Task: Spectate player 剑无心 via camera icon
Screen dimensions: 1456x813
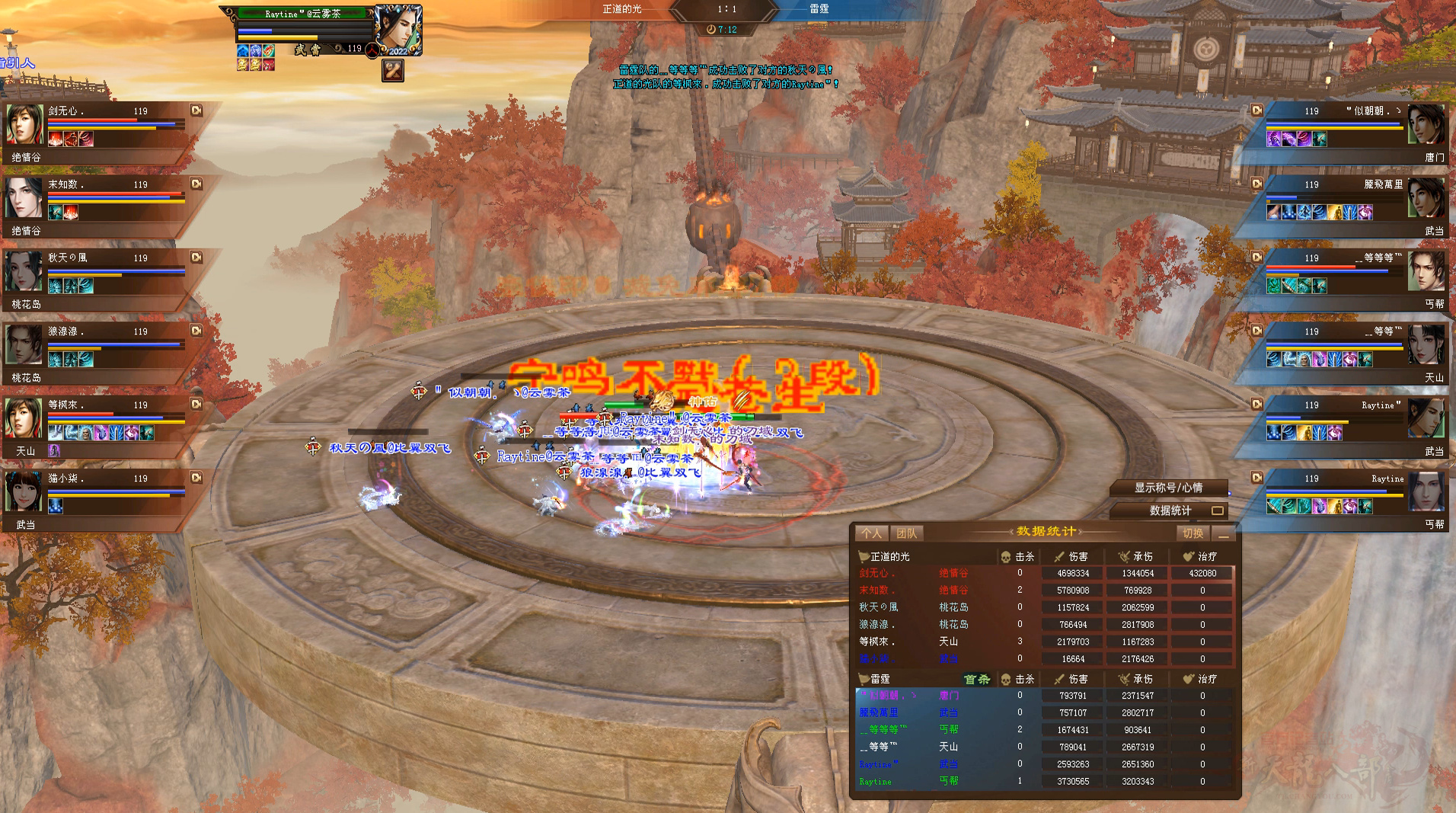Action: click(196, 110)
